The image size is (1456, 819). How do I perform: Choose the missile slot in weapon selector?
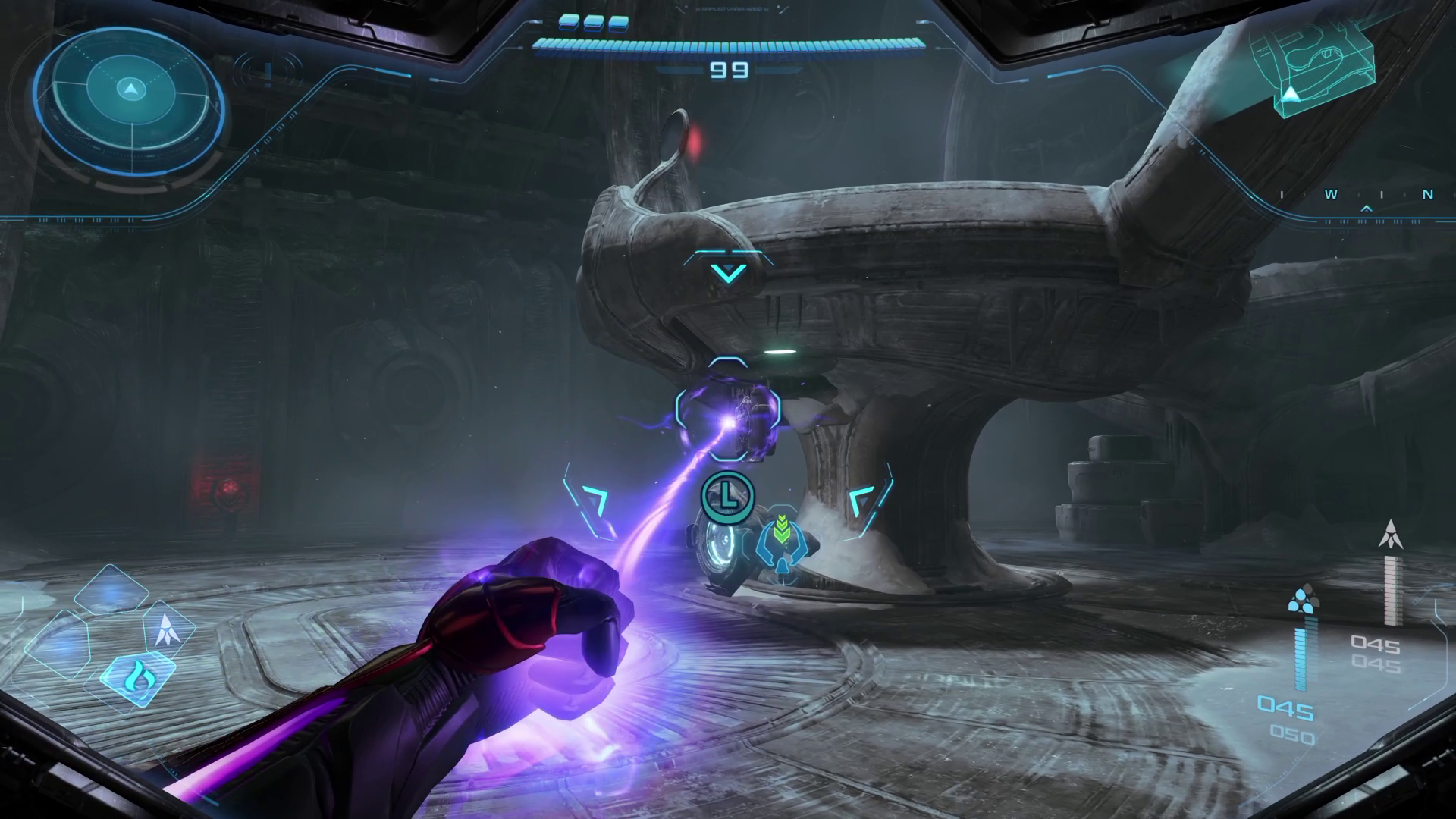pos(165,630)
